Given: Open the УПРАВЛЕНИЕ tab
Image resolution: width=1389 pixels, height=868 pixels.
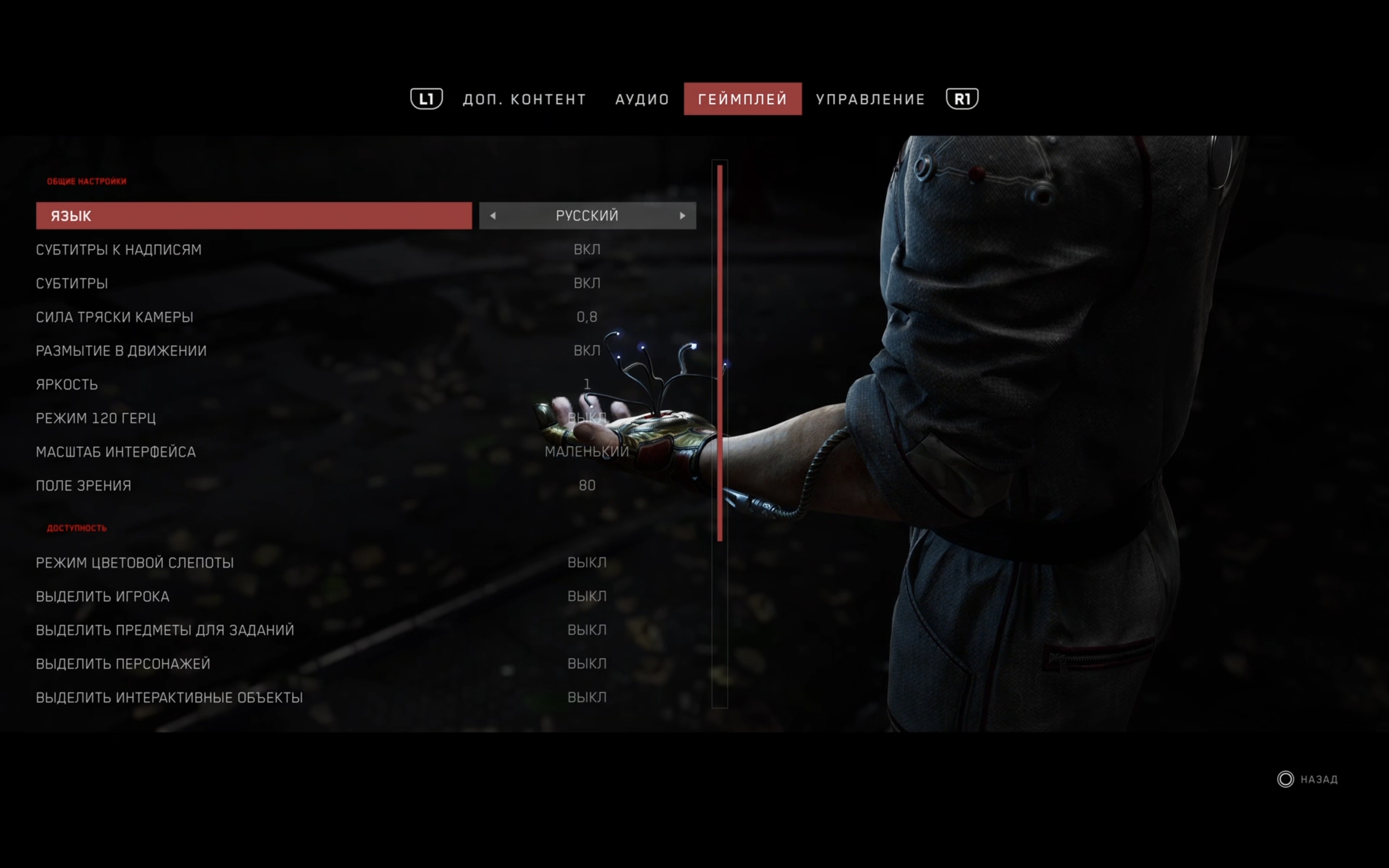Looking at the screenshot, I should tap(871, 98).
